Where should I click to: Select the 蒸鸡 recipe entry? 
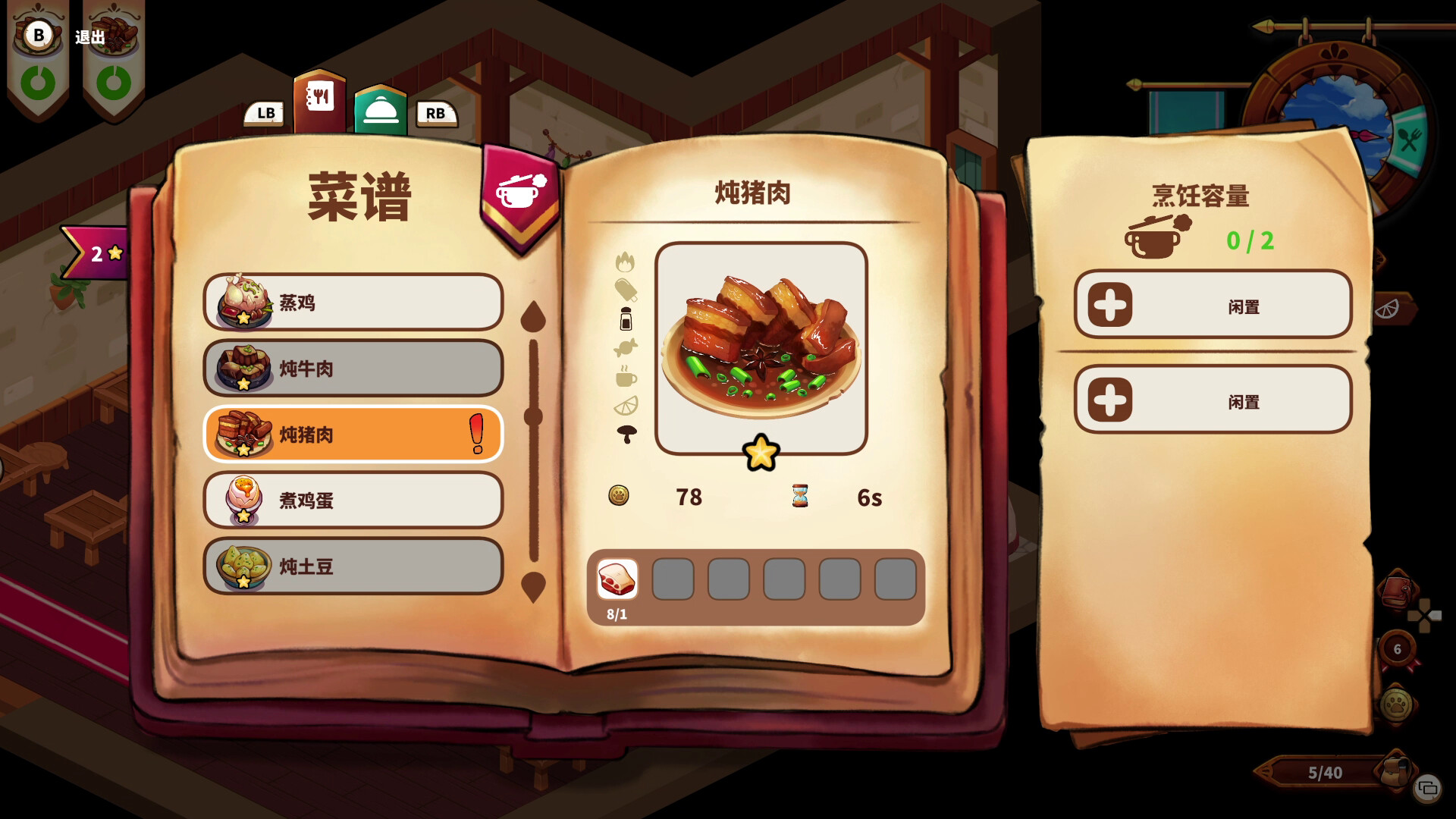[352, 303]
